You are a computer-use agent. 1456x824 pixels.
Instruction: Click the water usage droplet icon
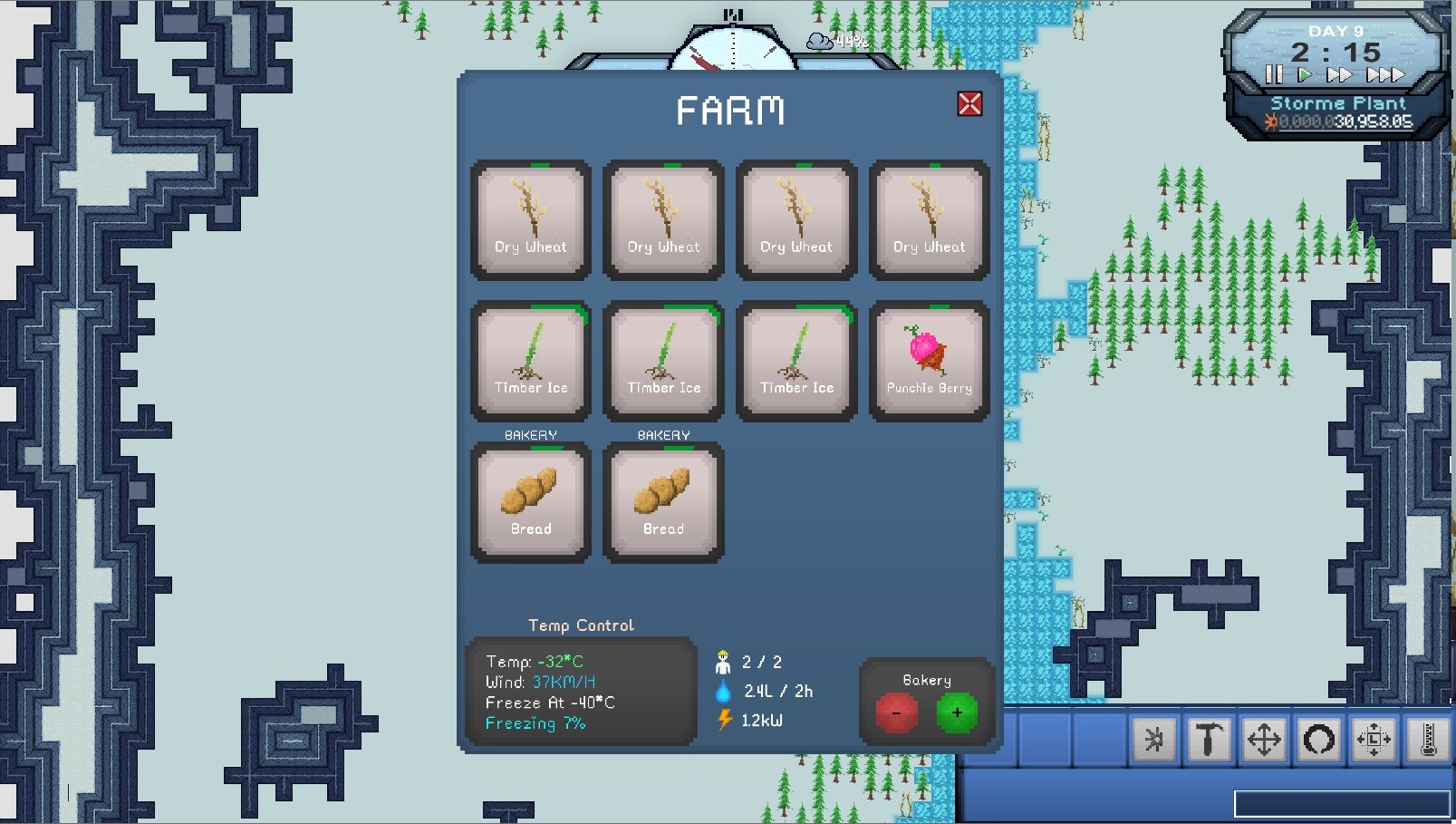coord(723,691)
